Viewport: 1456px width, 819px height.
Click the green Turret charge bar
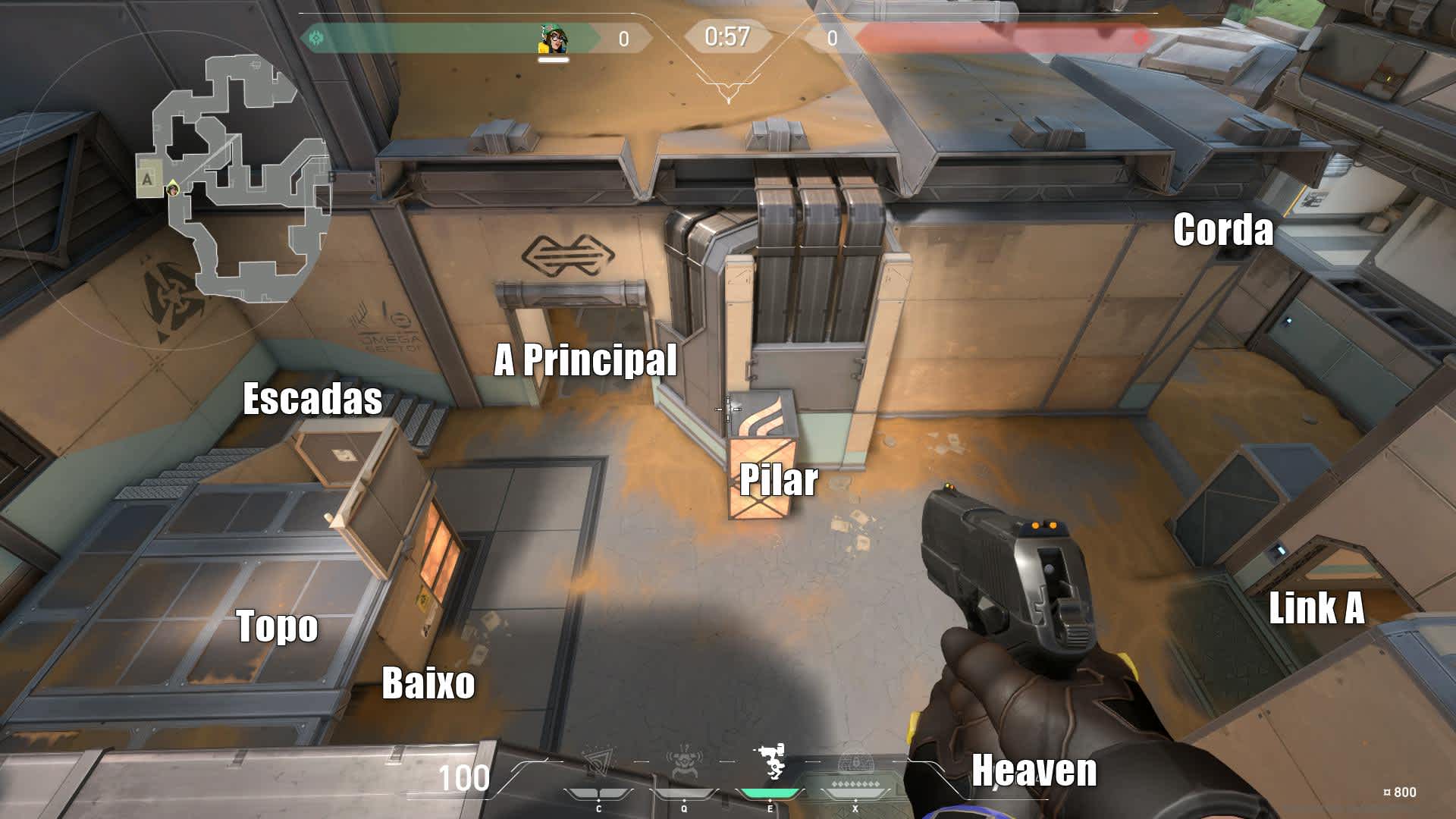[x=770, y=793]
